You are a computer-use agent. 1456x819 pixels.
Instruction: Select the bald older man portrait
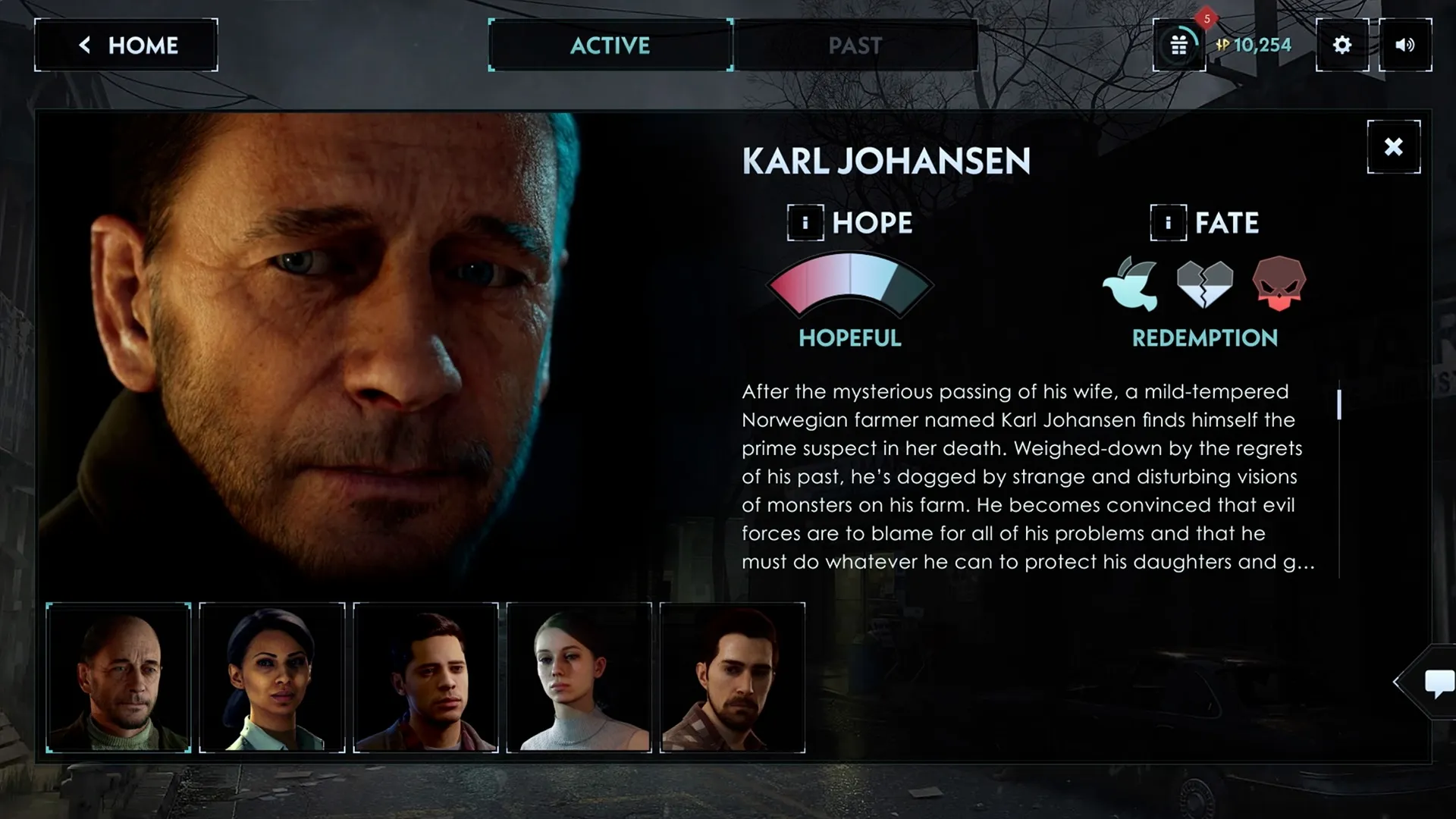119,677
